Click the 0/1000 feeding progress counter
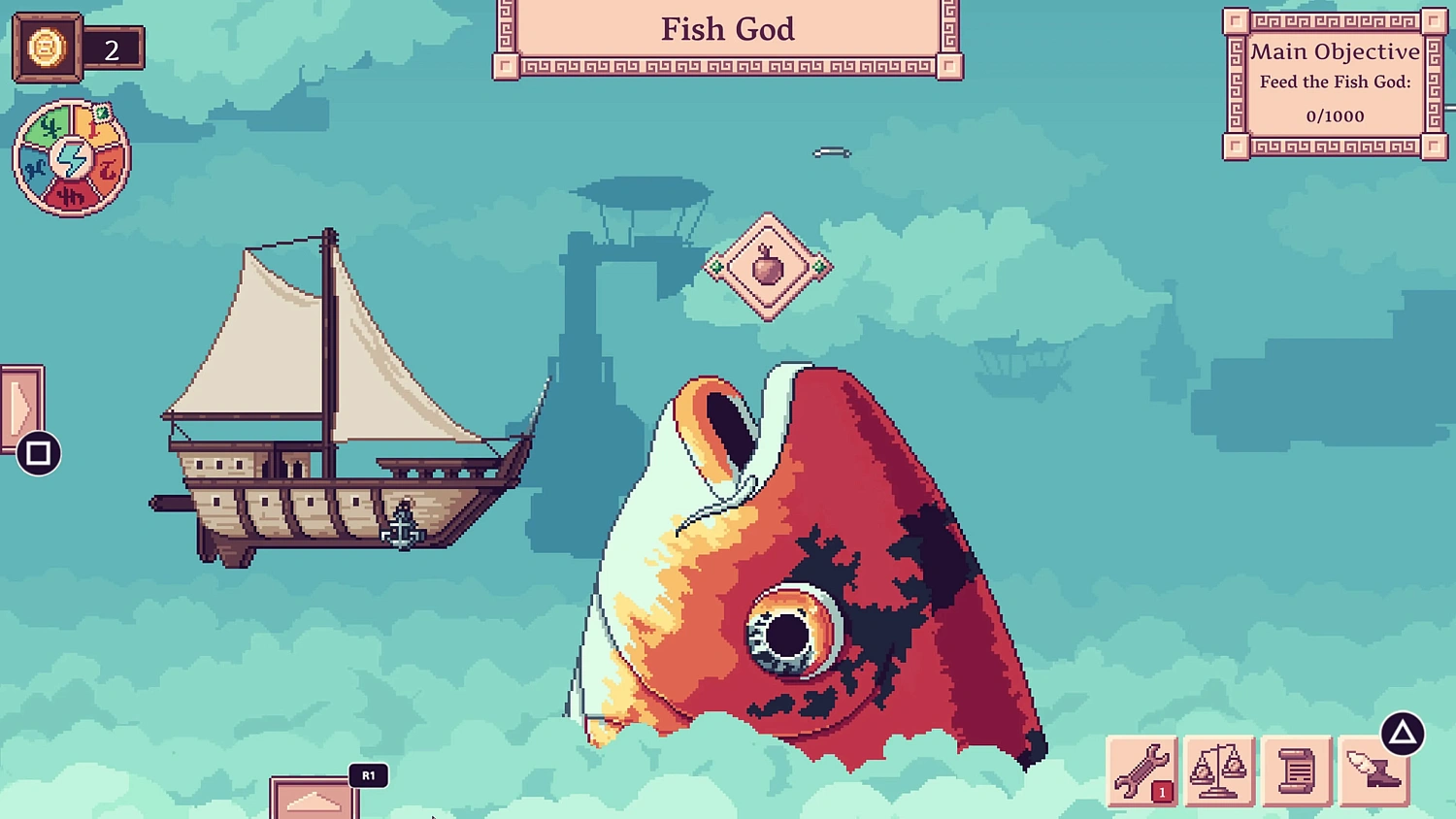The width and height of the screenshot is (1456, 819). (x=1335, y=115)
